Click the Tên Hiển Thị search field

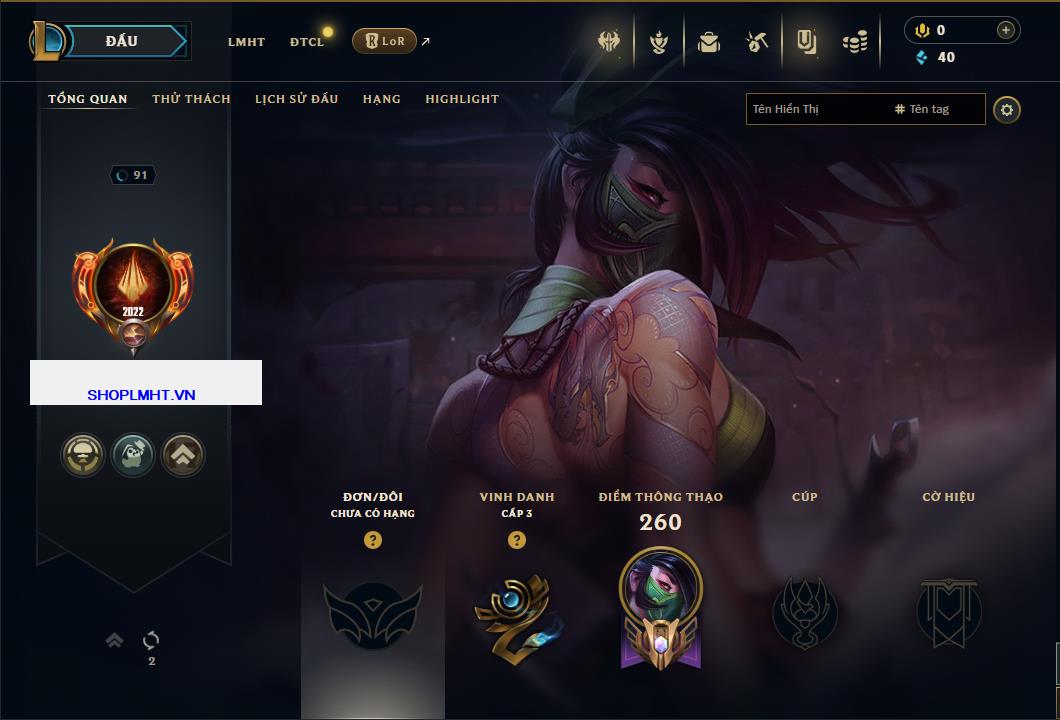tap(815, 109)
